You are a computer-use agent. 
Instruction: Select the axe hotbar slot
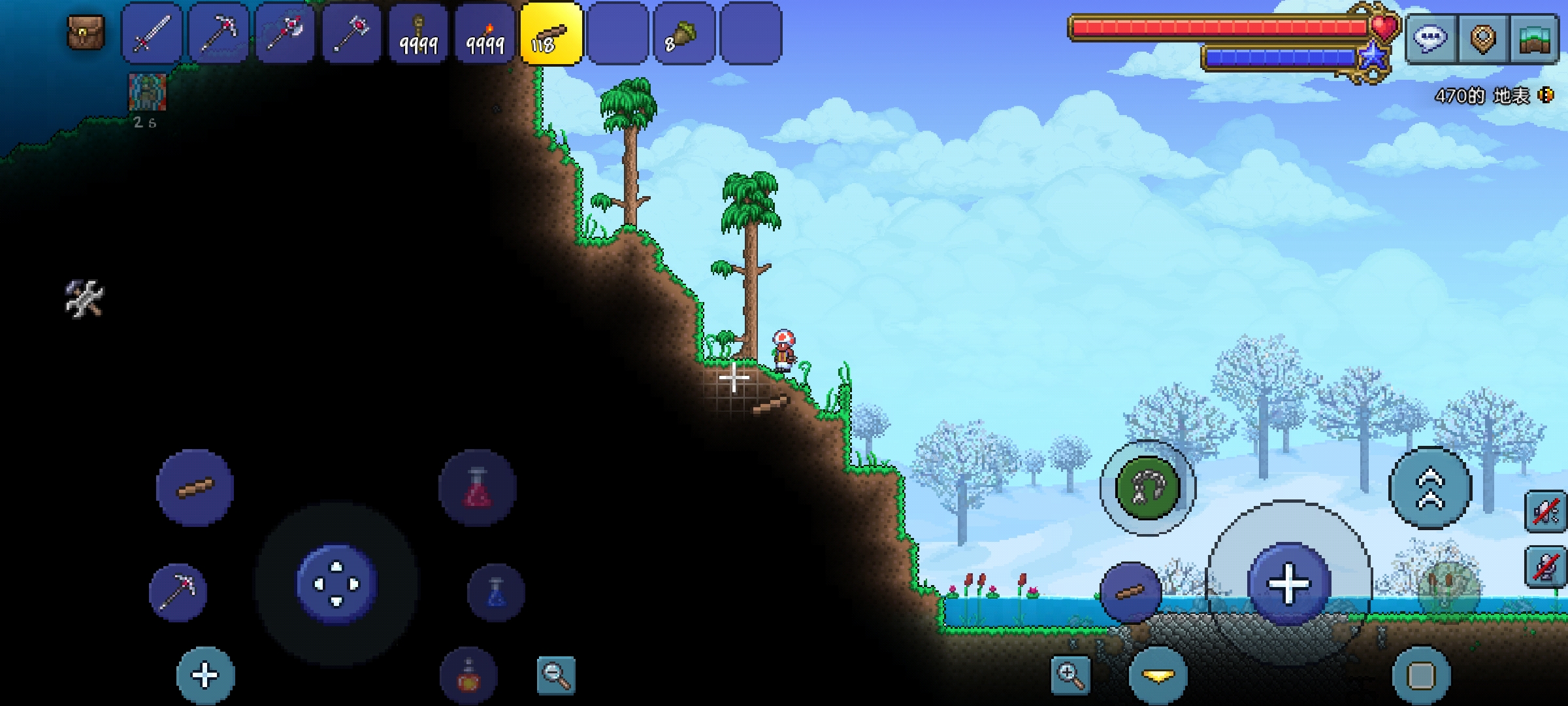(286, 33)
